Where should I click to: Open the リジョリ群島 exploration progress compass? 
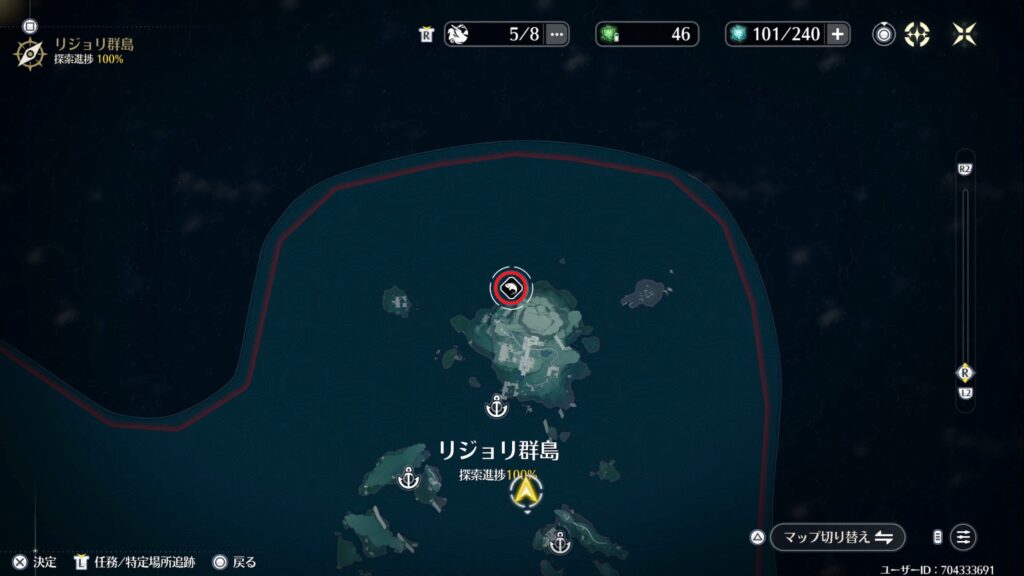click(29, 52)
